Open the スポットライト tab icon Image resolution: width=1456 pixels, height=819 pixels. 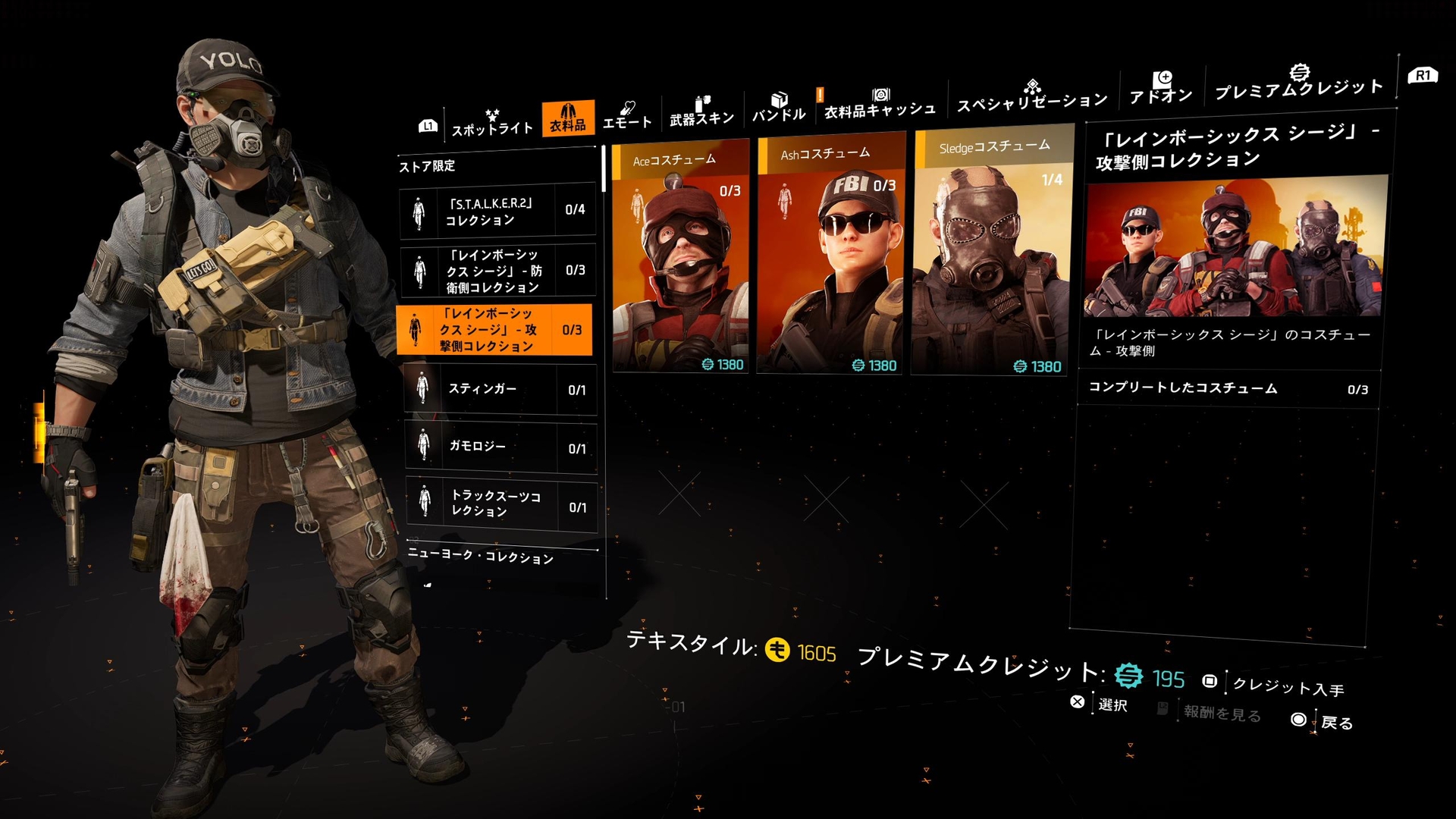coord(493,114)
